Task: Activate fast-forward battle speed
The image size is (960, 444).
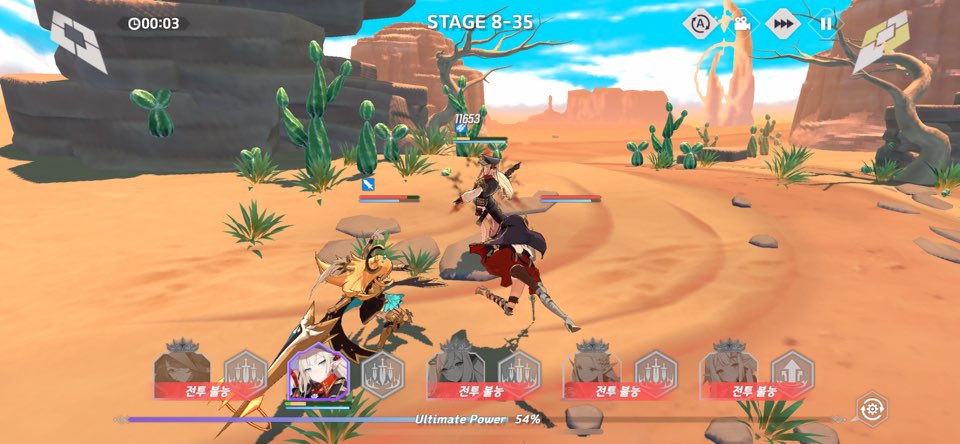Action: [x=783, y=24]
